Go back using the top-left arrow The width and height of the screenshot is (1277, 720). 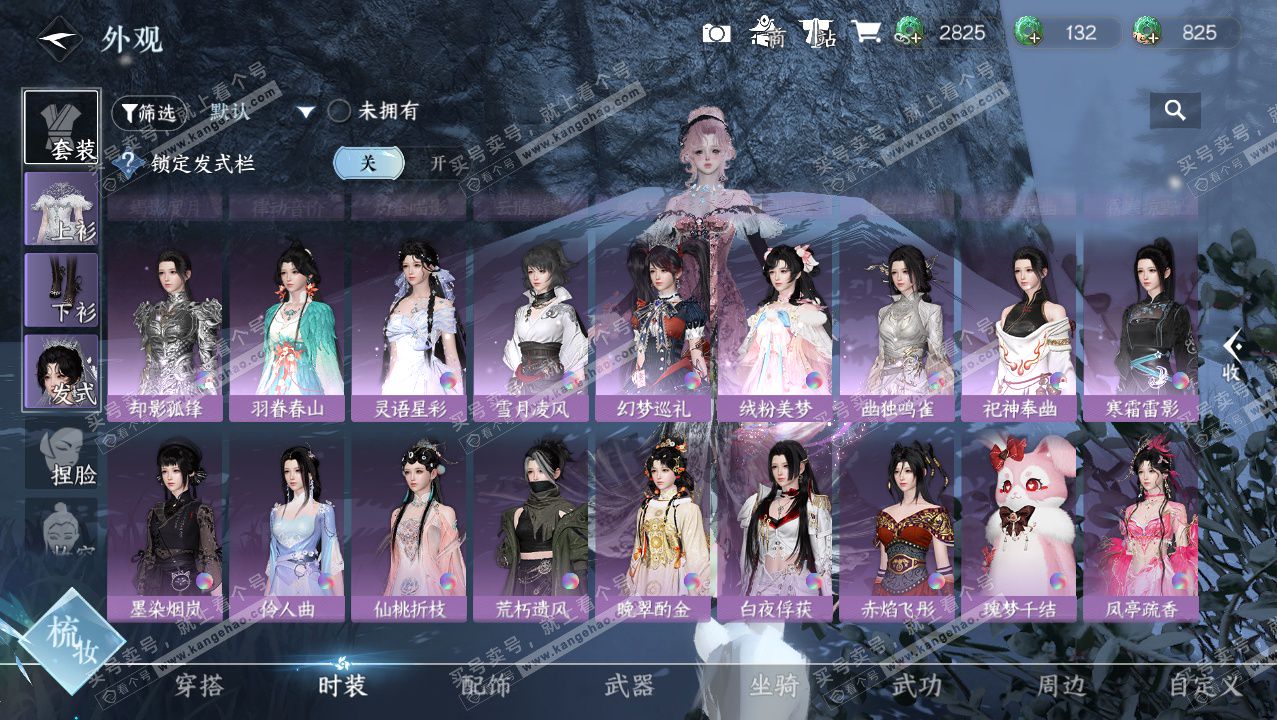click(59, 39)
